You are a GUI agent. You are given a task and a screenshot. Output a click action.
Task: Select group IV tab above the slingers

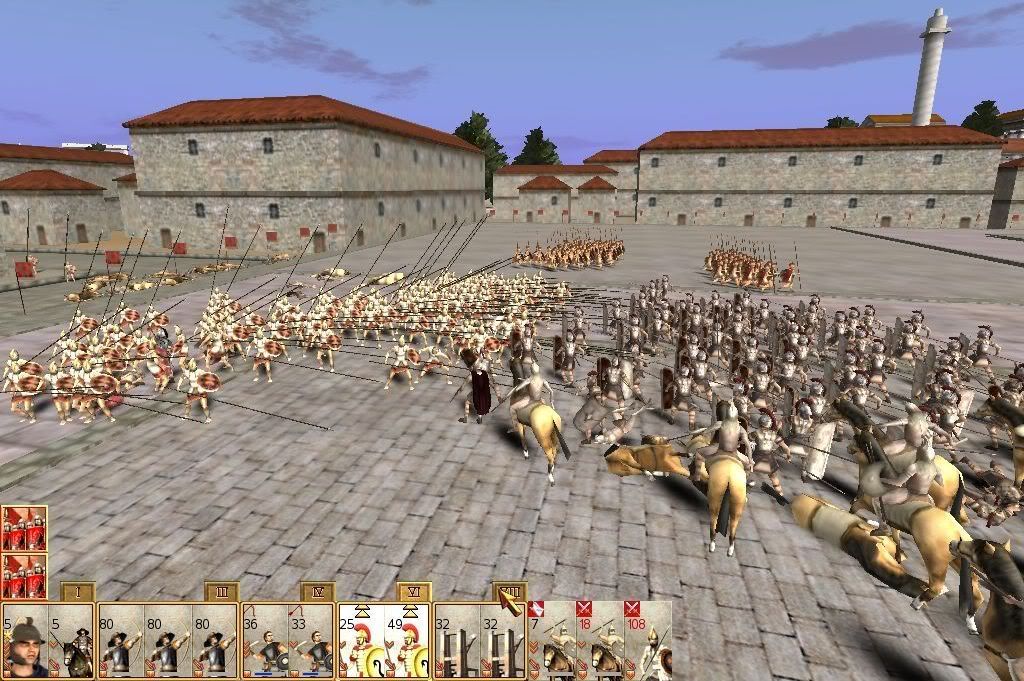click(x=317, y=592)
